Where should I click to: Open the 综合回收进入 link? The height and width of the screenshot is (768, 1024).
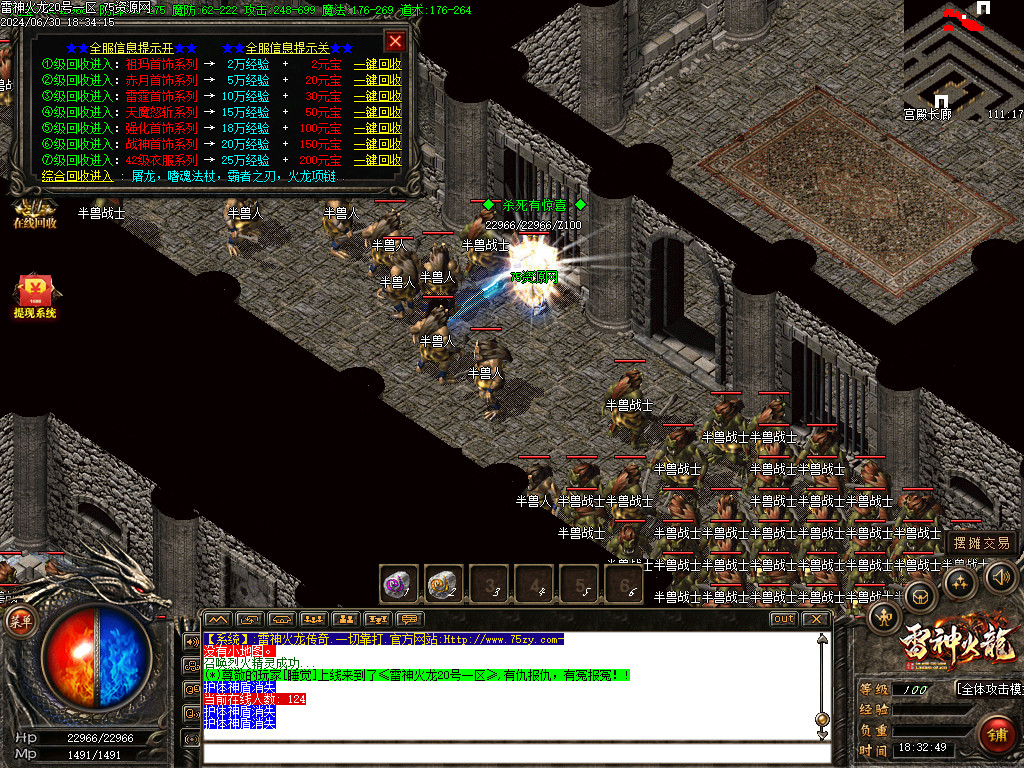point(78,176)
